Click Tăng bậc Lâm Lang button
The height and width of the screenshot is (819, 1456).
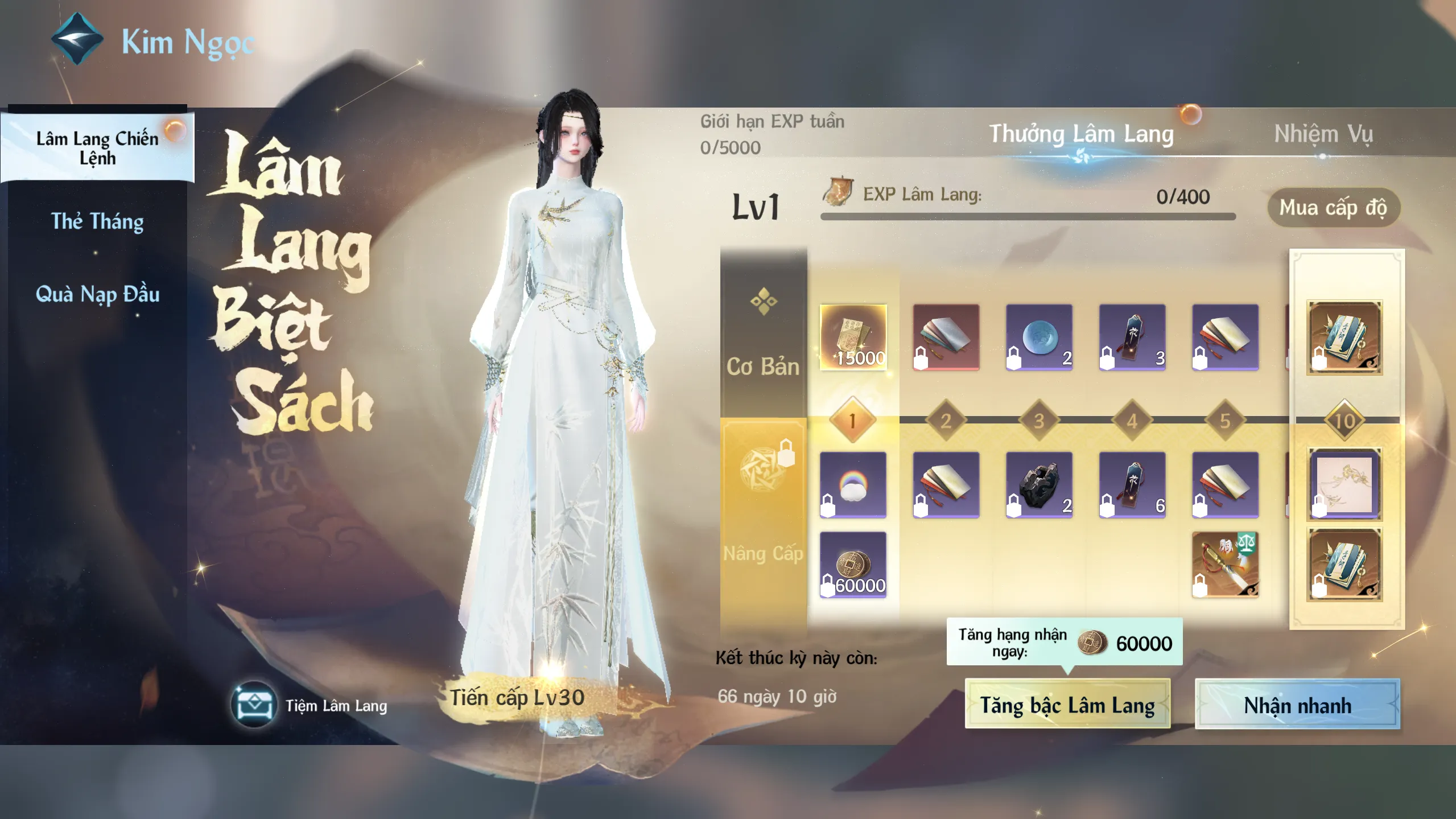pyautogui.click(x=1067, y=705)
